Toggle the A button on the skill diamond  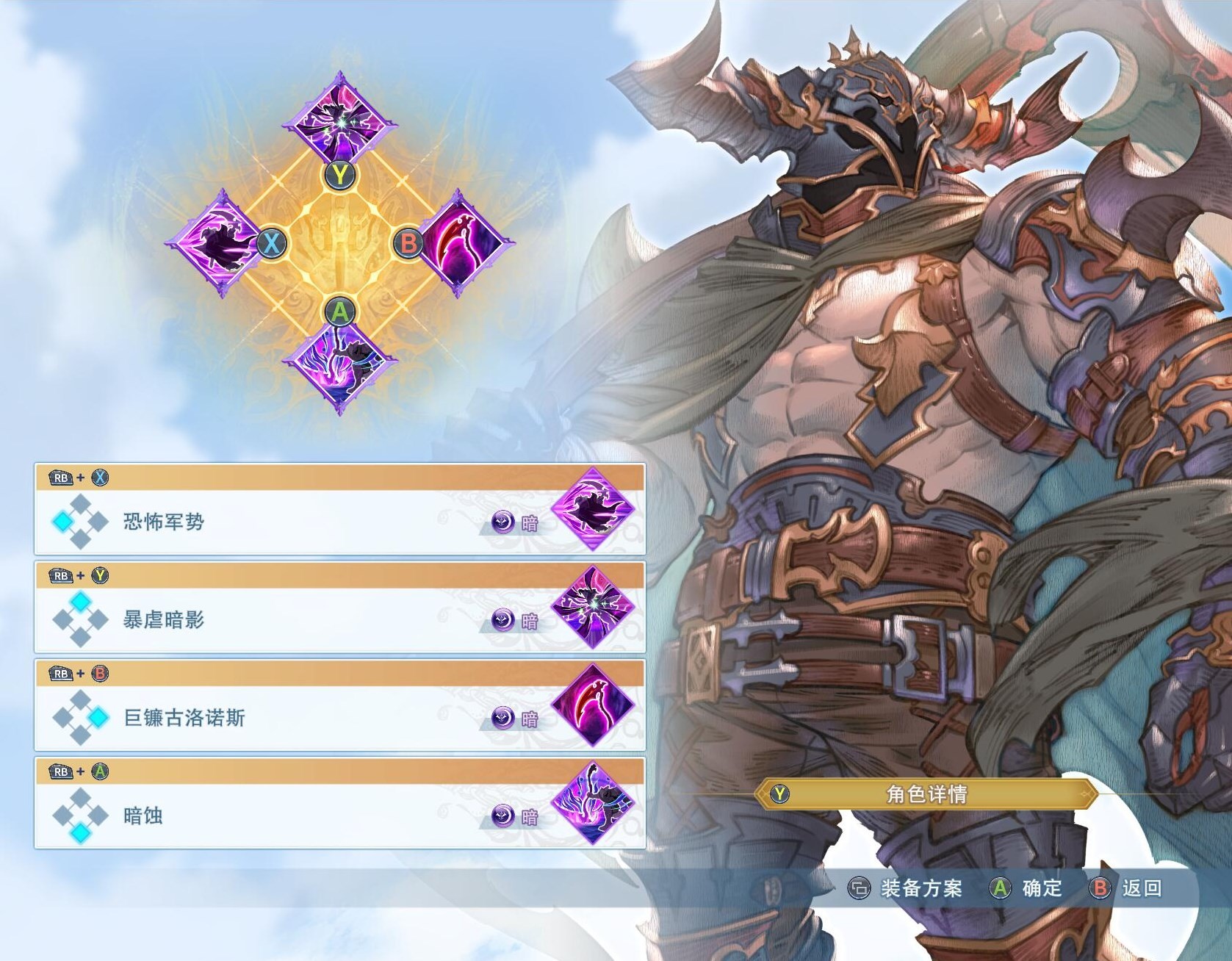(339, 312)
